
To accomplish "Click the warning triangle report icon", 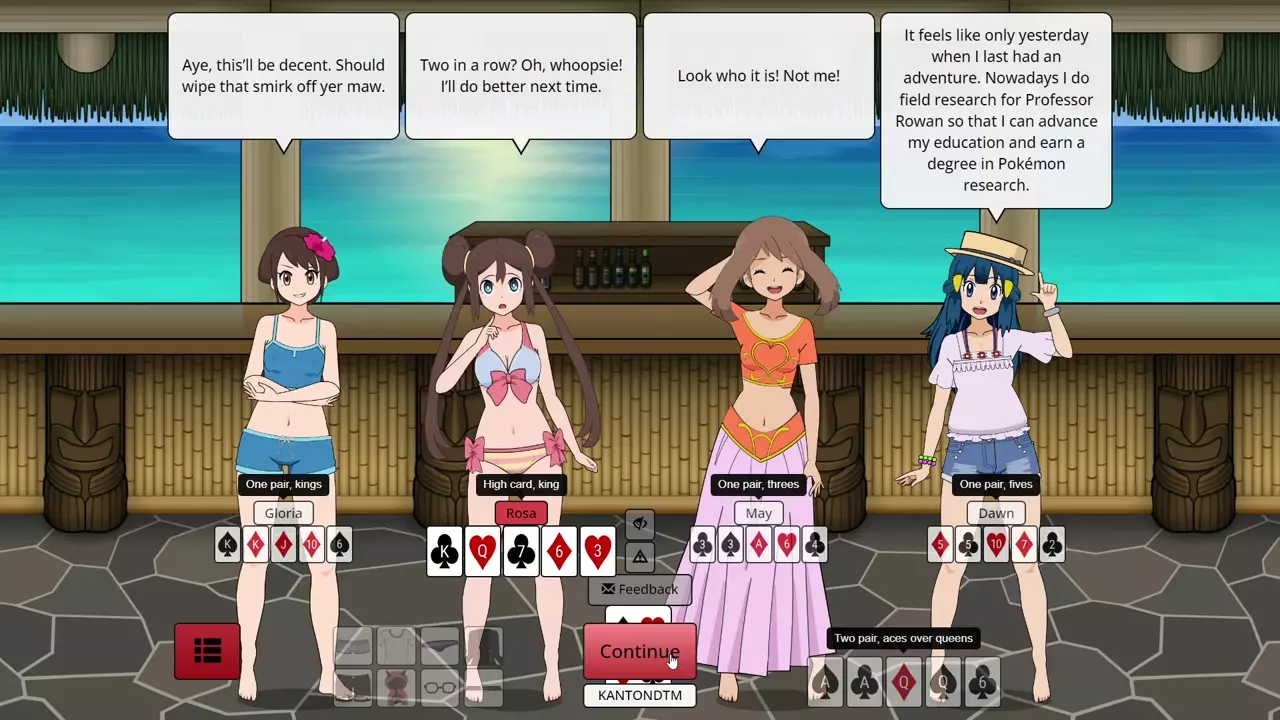I will point(640,556).
